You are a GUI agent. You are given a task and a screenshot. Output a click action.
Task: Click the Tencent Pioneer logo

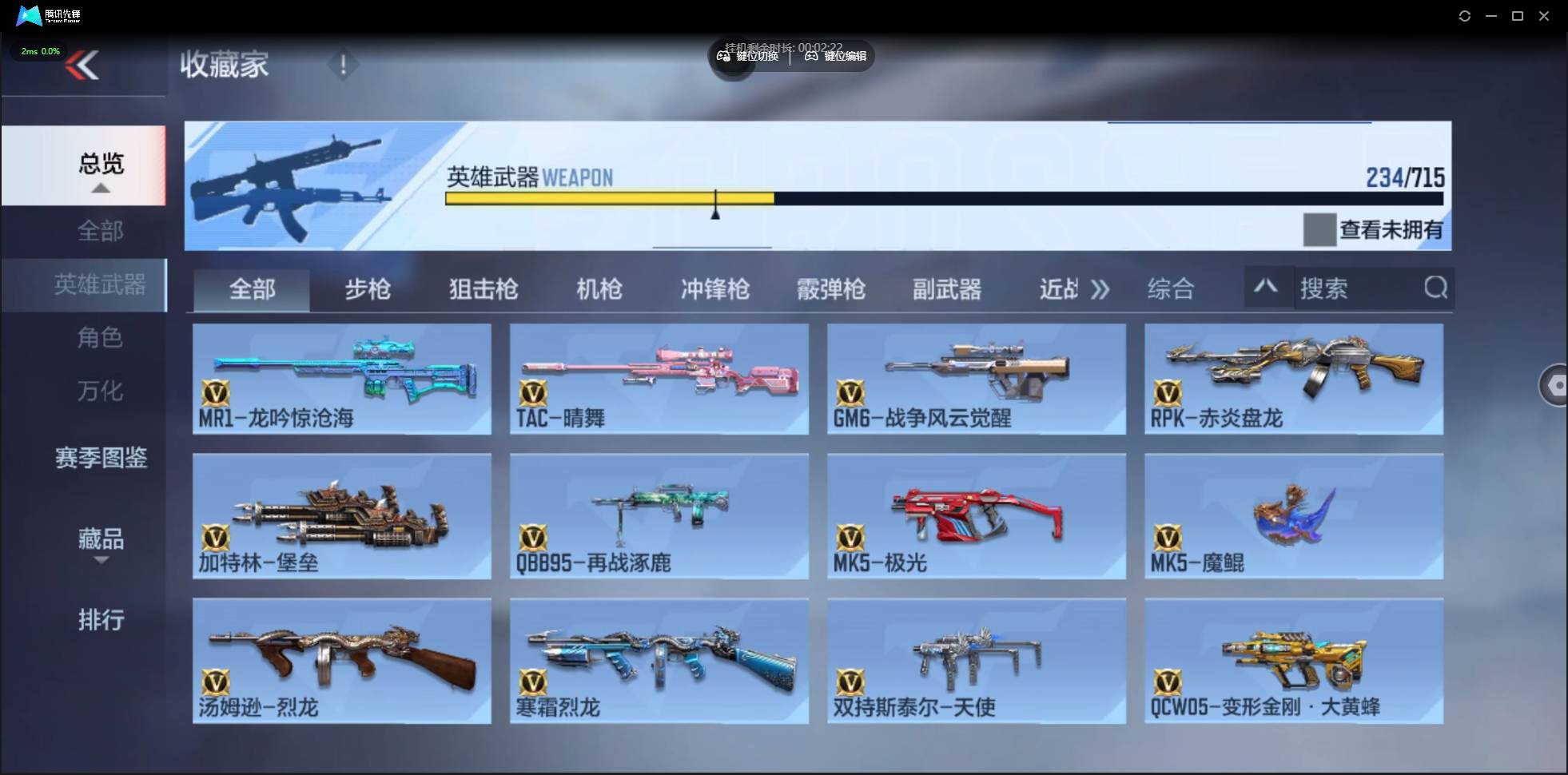[x=29, y=15]
